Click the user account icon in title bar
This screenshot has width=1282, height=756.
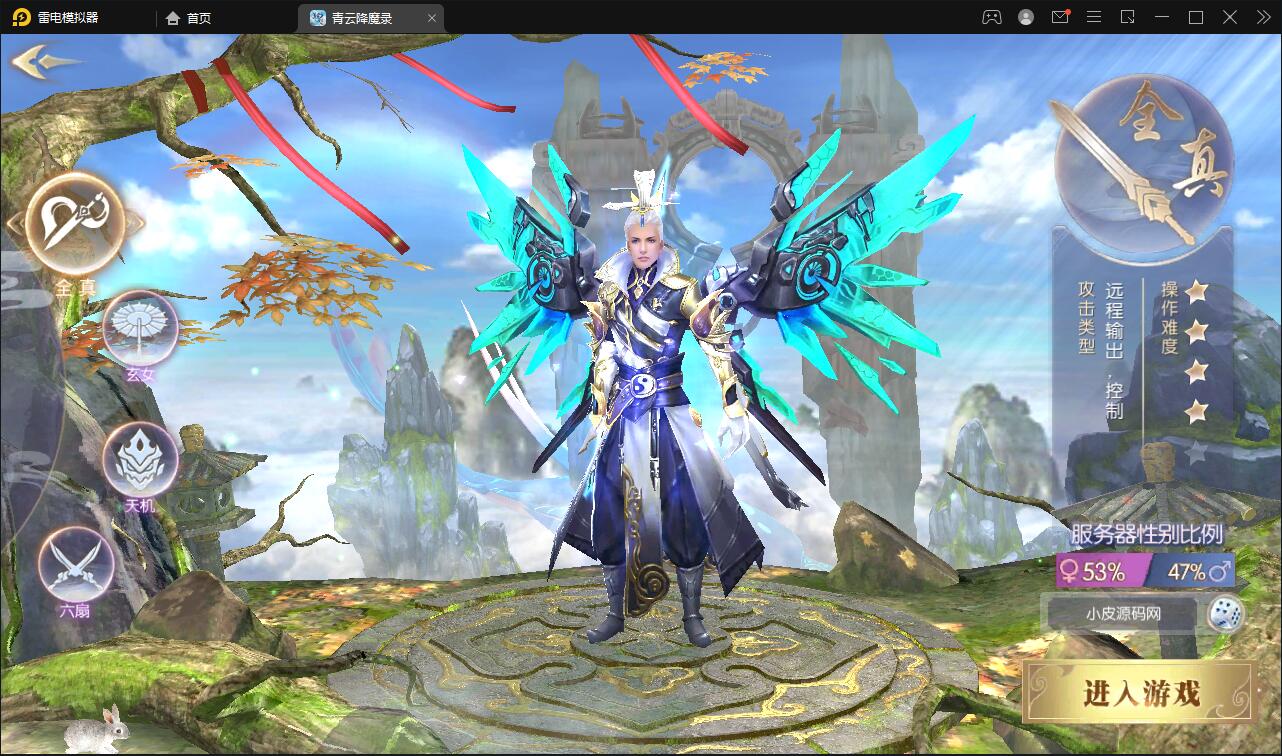pos(1026,17)
